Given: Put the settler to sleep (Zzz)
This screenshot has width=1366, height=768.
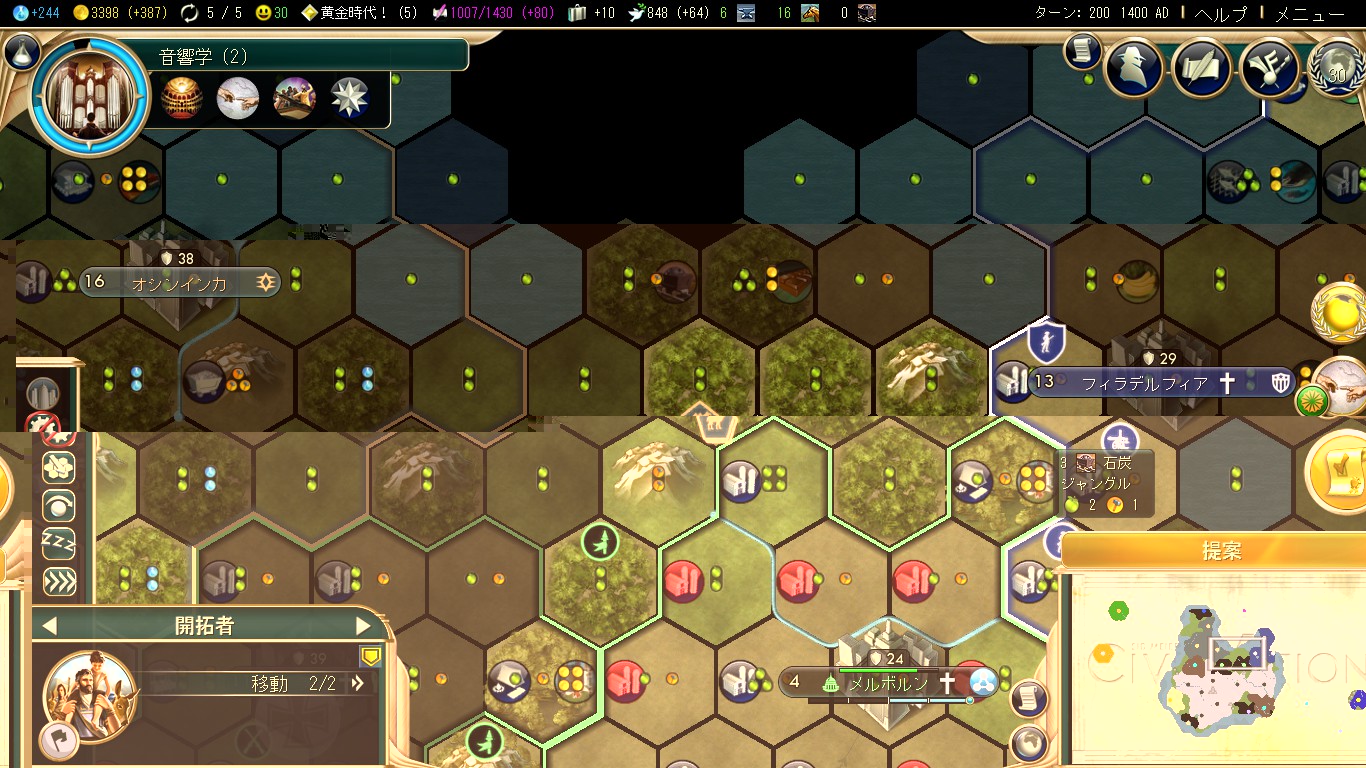Looking at the screenshot, I should pyautogui.click(x=59, y=544).
